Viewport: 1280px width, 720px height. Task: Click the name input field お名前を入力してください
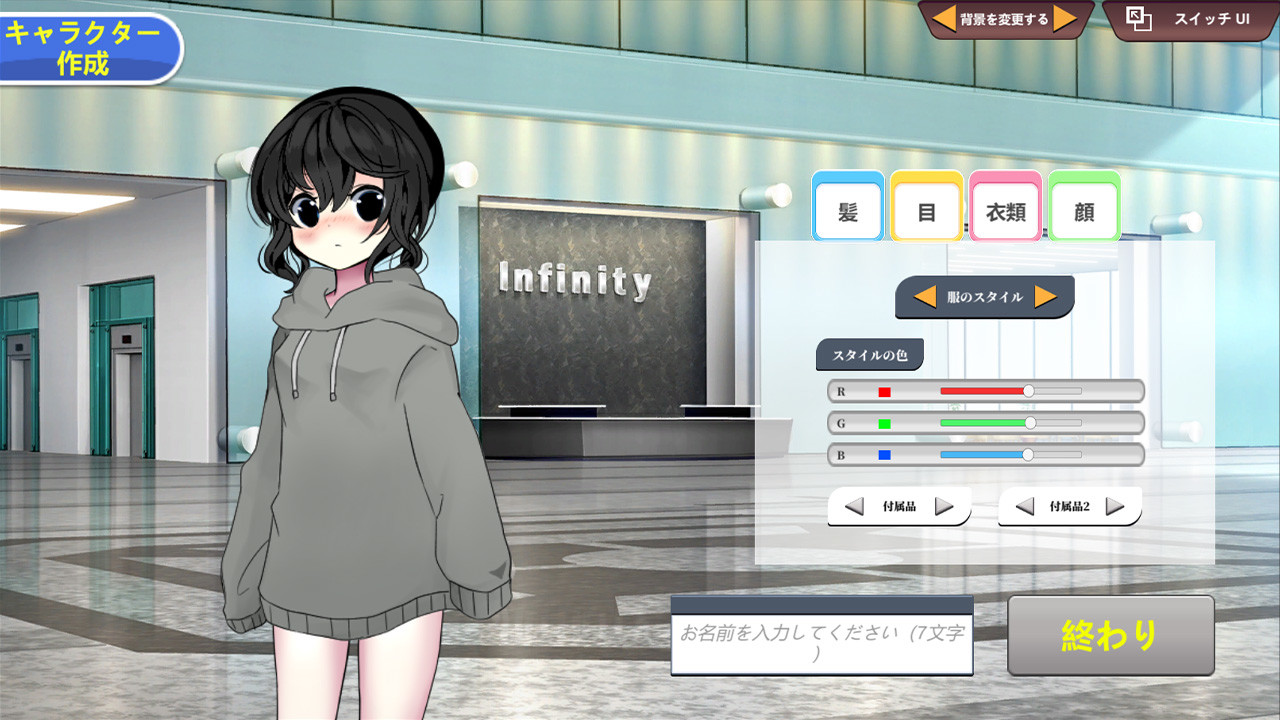pos(820,640)
